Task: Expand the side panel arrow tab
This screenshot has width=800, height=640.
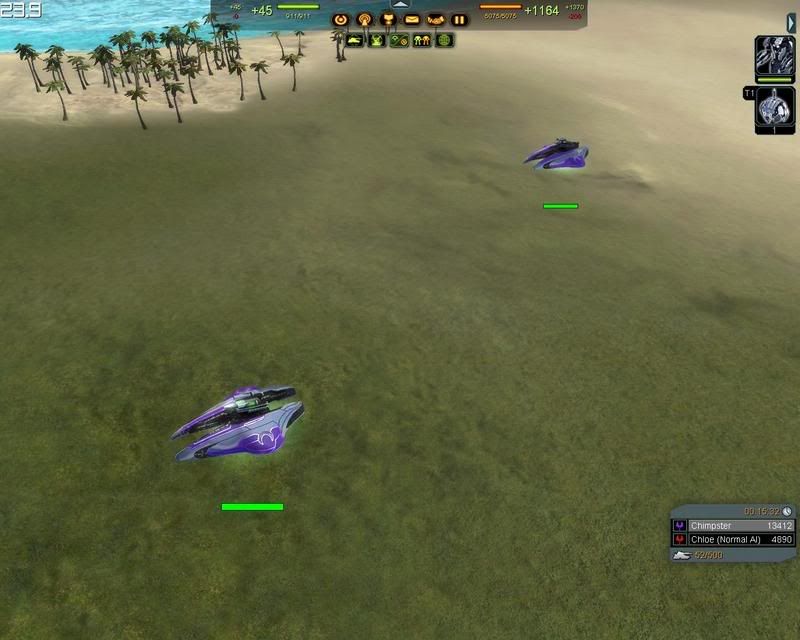Action: point(791,22)
